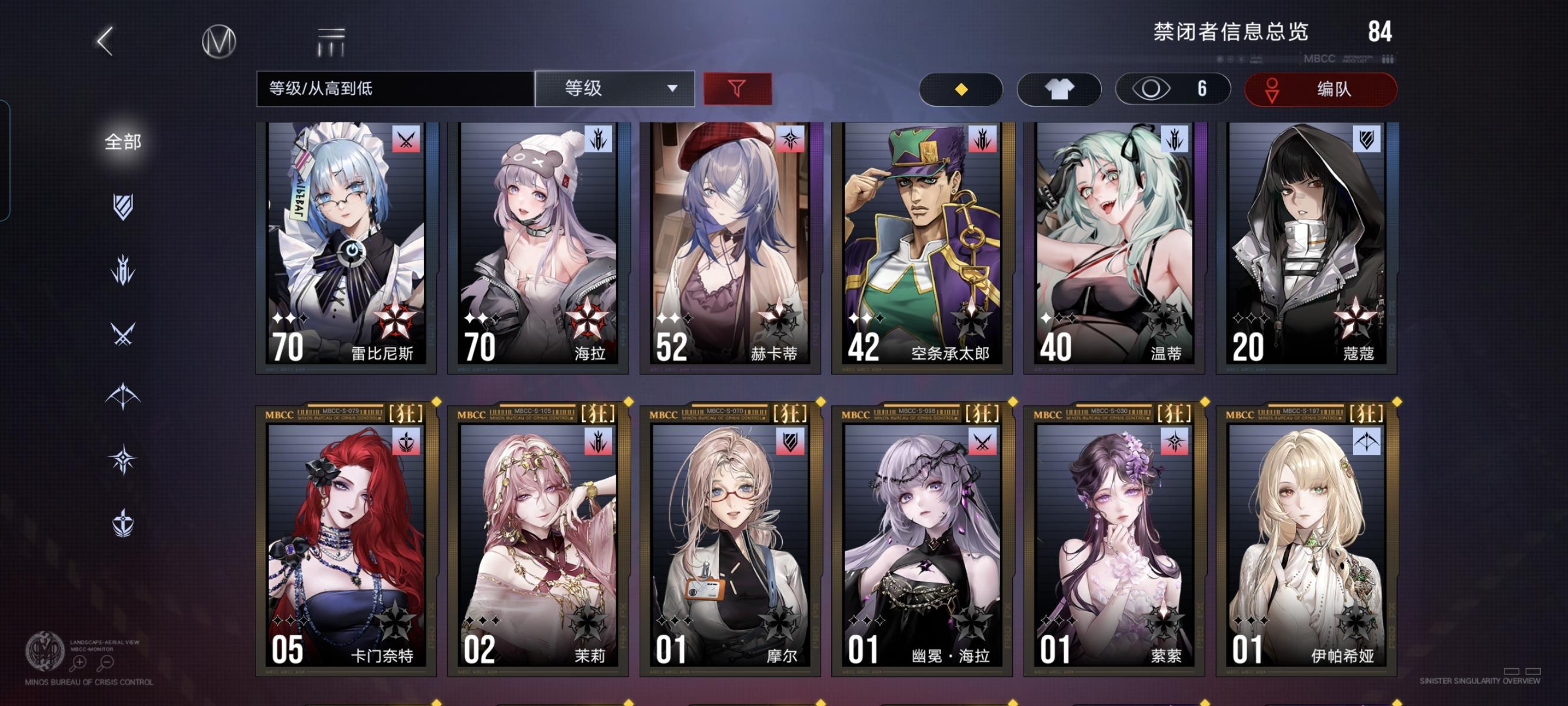
Task: Select the shield guardian class filter in sidebar
Action: (x=125, y=207)
